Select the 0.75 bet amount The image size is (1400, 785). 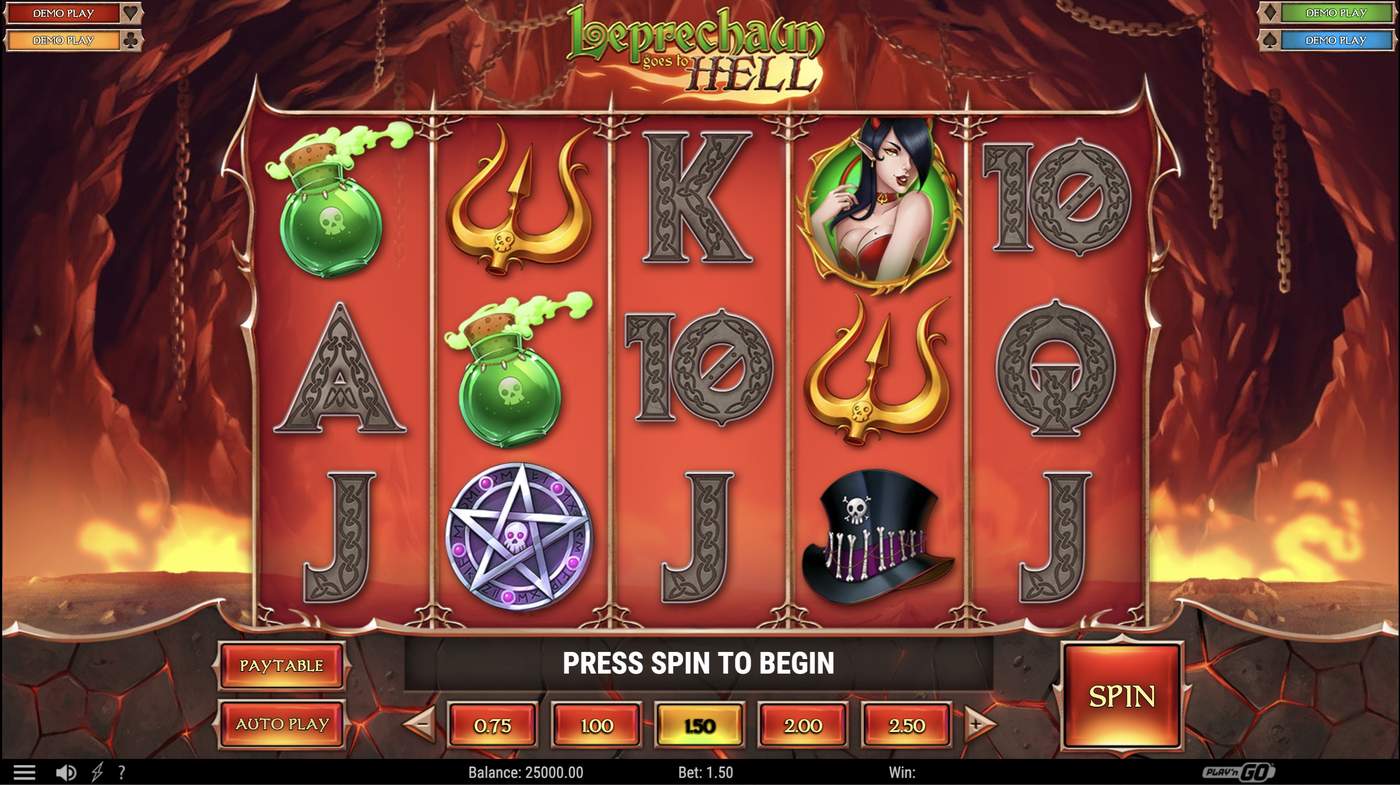[492, 725]
